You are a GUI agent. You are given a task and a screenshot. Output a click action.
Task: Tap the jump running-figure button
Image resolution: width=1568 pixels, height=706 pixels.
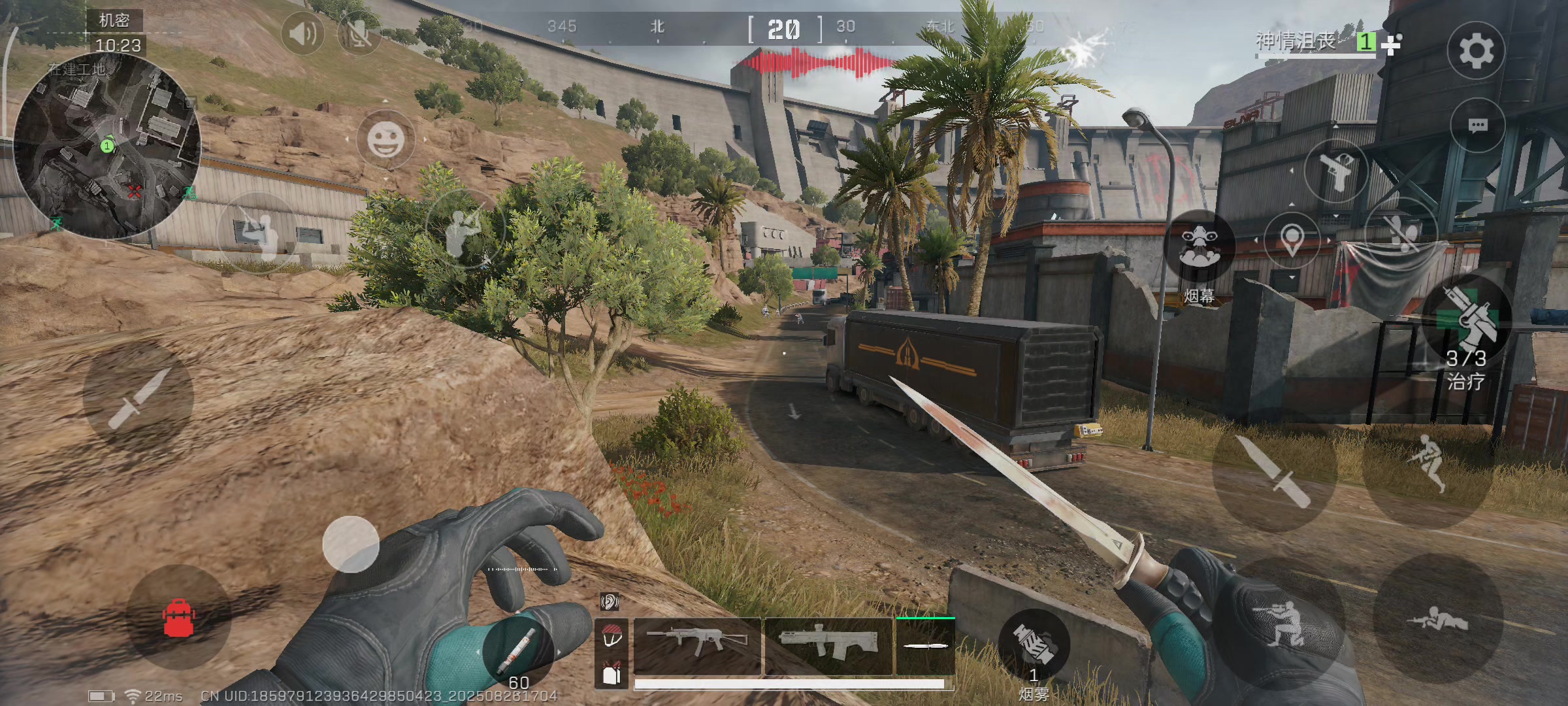[1429, 463]
